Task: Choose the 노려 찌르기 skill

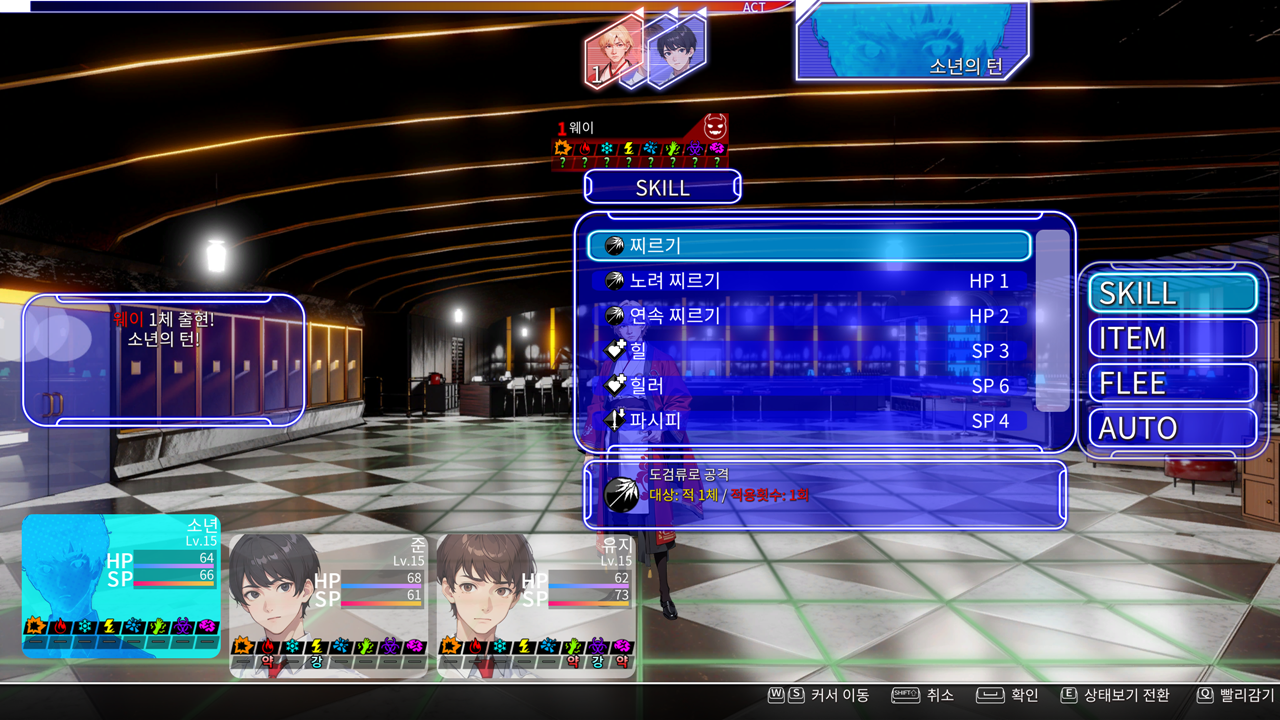Action: pyautogui.click(x=808, y=281)
